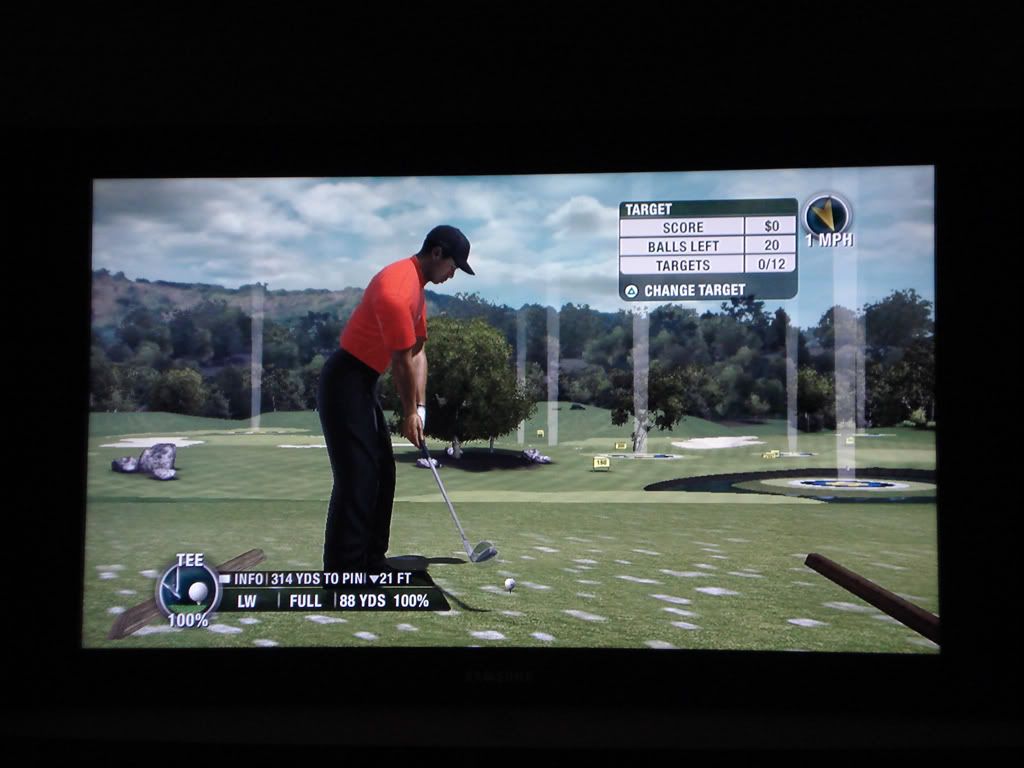Click the wind direction compass icon
The width and height of the screenshot is (1024, 768).
(827, 215)
